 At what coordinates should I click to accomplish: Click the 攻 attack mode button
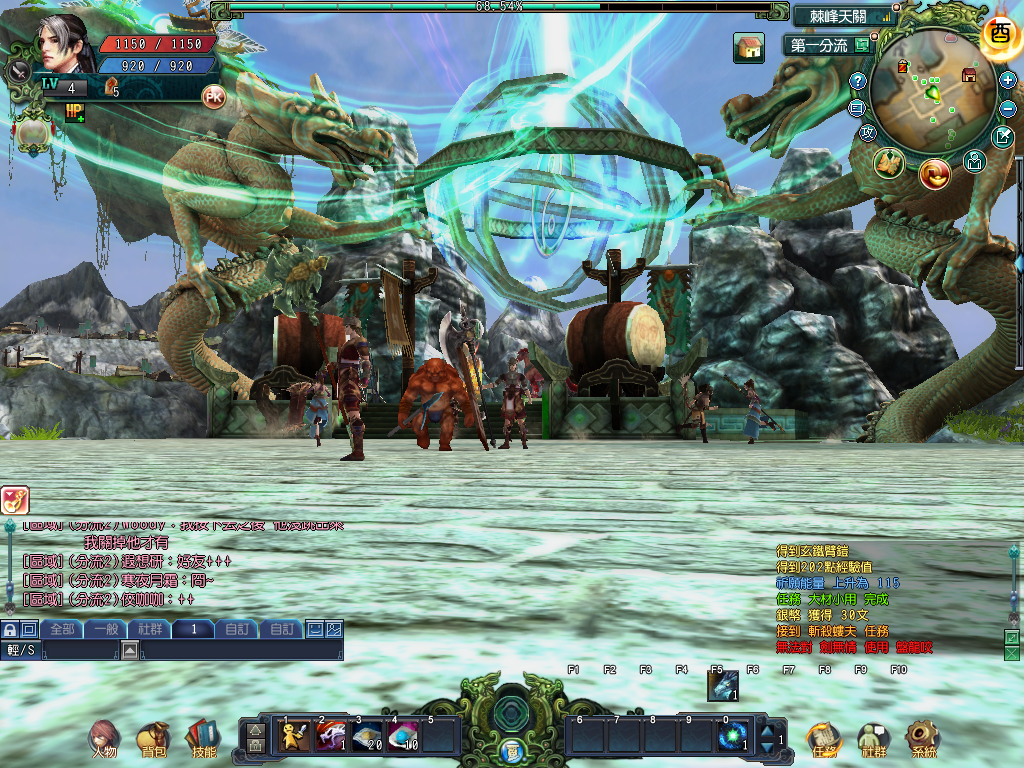pyautogui.click(x=868, y=133)
